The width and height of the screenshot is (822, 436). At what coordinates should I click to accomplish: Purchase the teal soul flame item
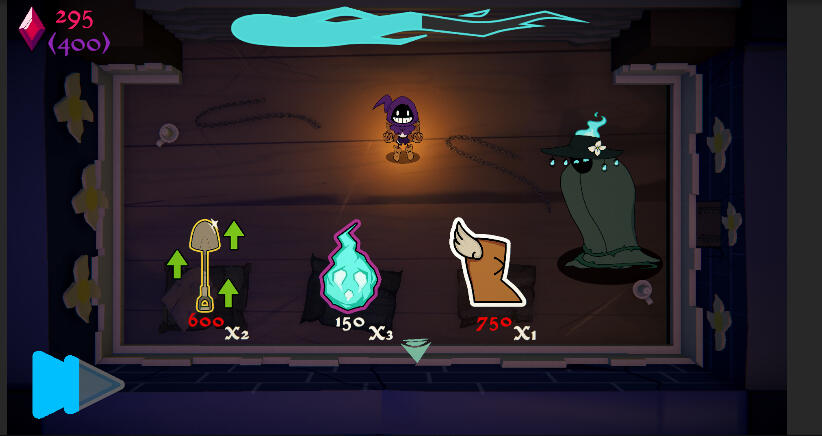(x=349, y=270)
